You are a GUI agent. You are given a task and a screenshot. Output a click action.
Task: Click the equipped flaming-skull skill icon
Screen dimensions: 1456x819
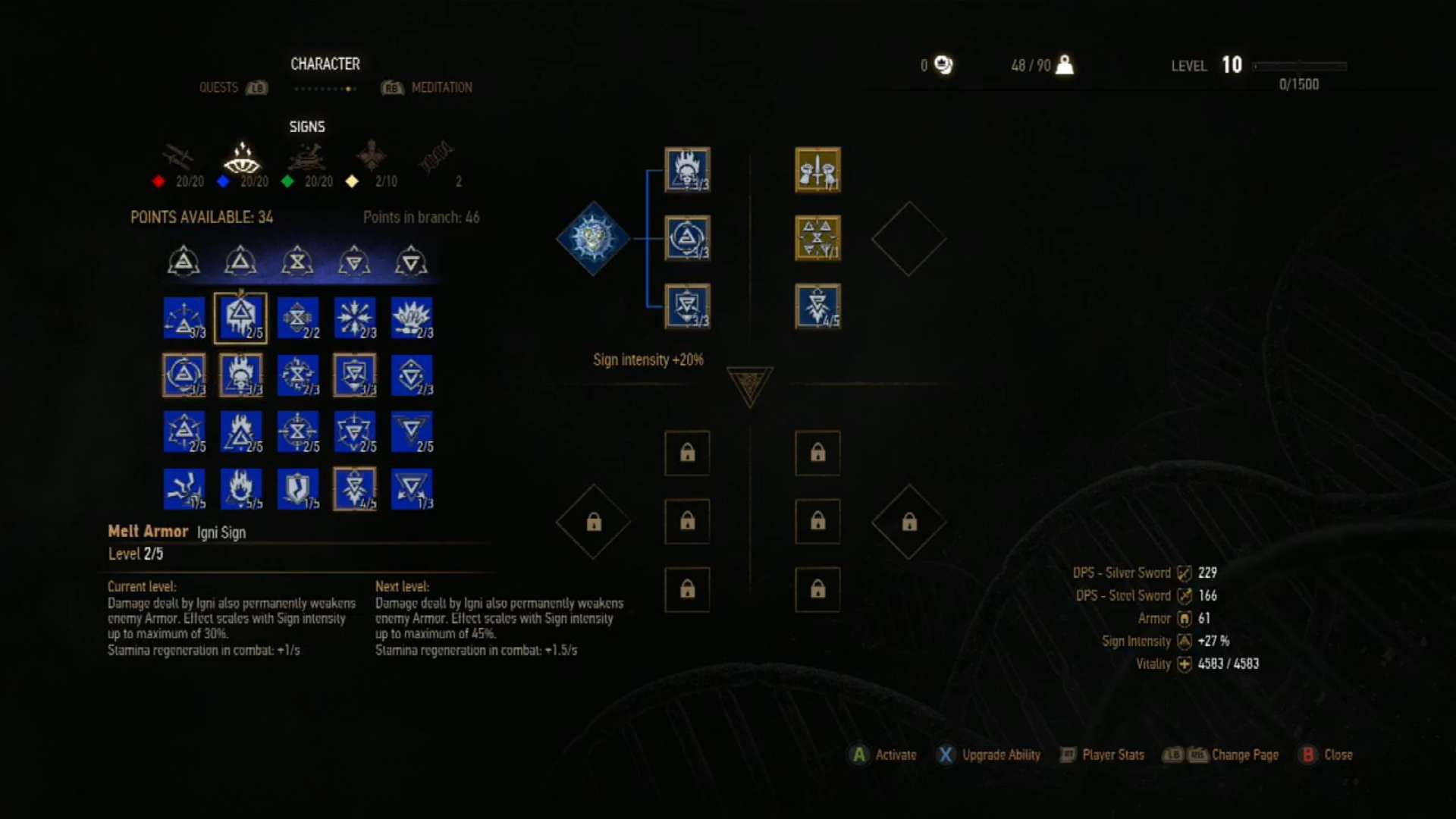tap(686, 171)
